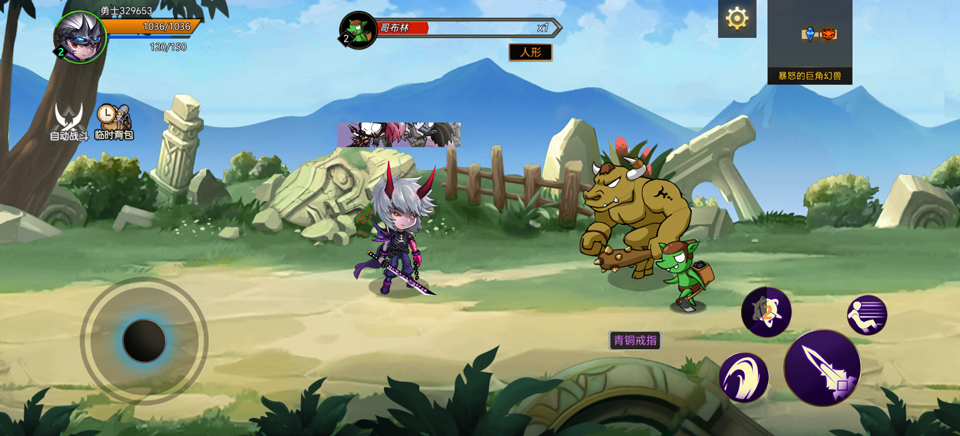Screen dimensions: 960x436
Task: Tap the virtual joystick knob
Action: 144,341
